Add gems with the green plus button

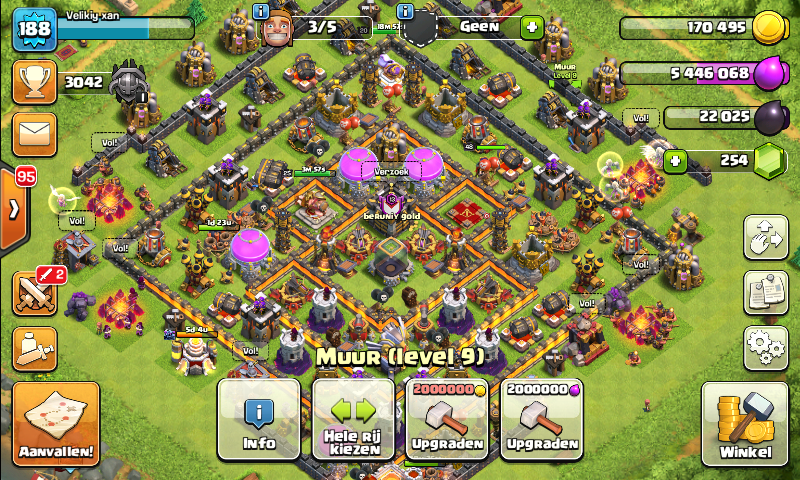click(x=677, y=159)
